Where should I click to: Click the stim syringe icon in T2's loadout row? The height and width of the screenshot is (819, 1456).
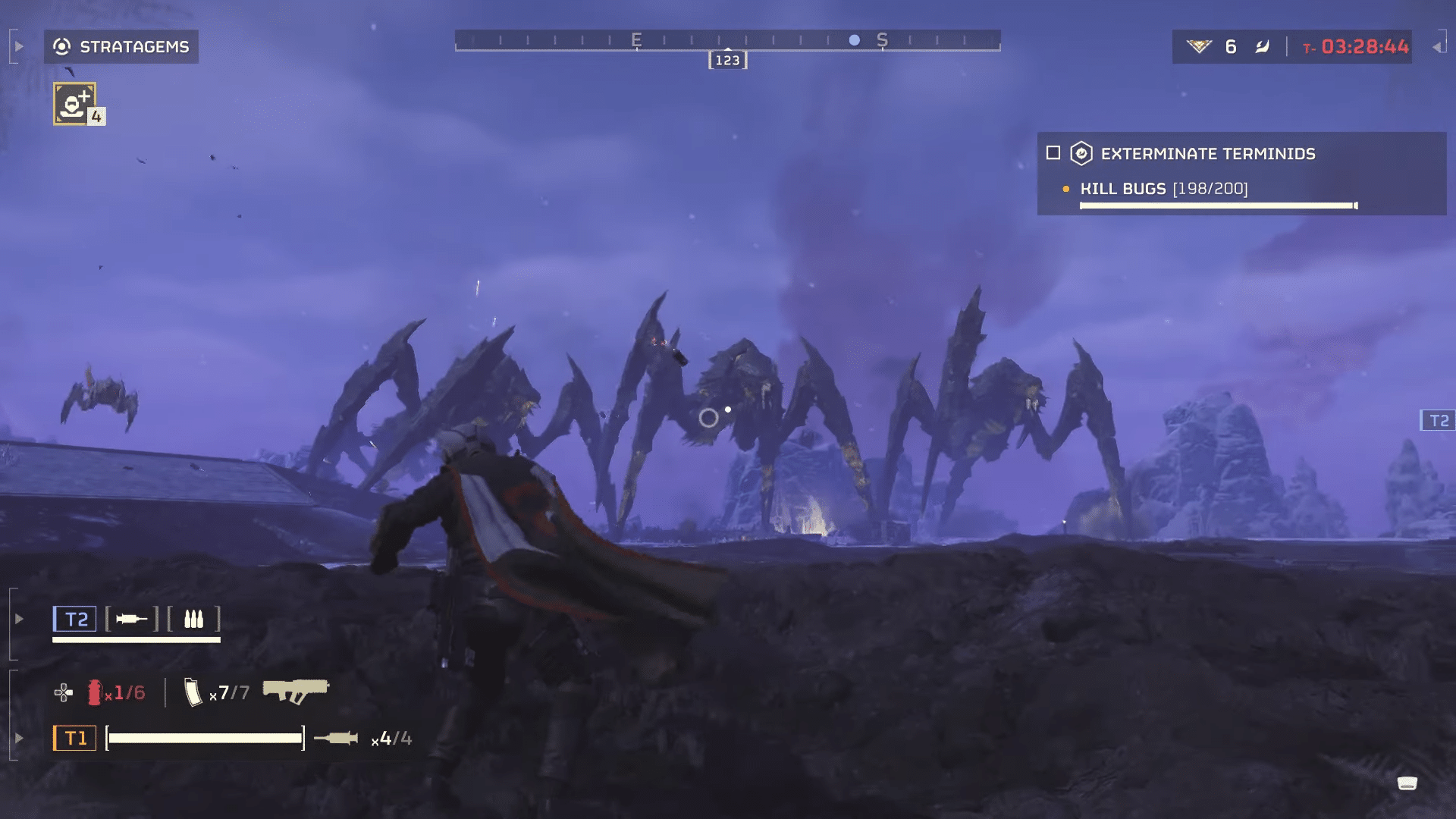coord(130,620)
